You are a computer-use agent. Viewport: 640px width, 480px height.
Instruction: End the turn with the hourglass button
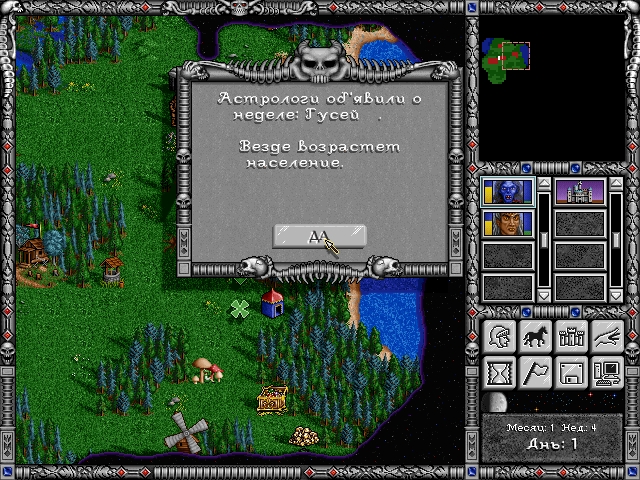500,373
